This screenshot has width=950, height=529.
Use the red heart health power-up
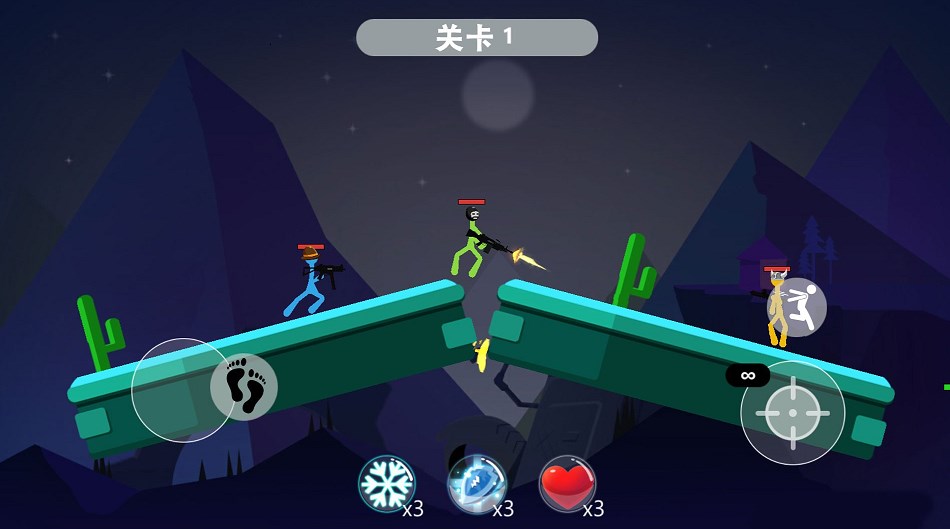567,484
